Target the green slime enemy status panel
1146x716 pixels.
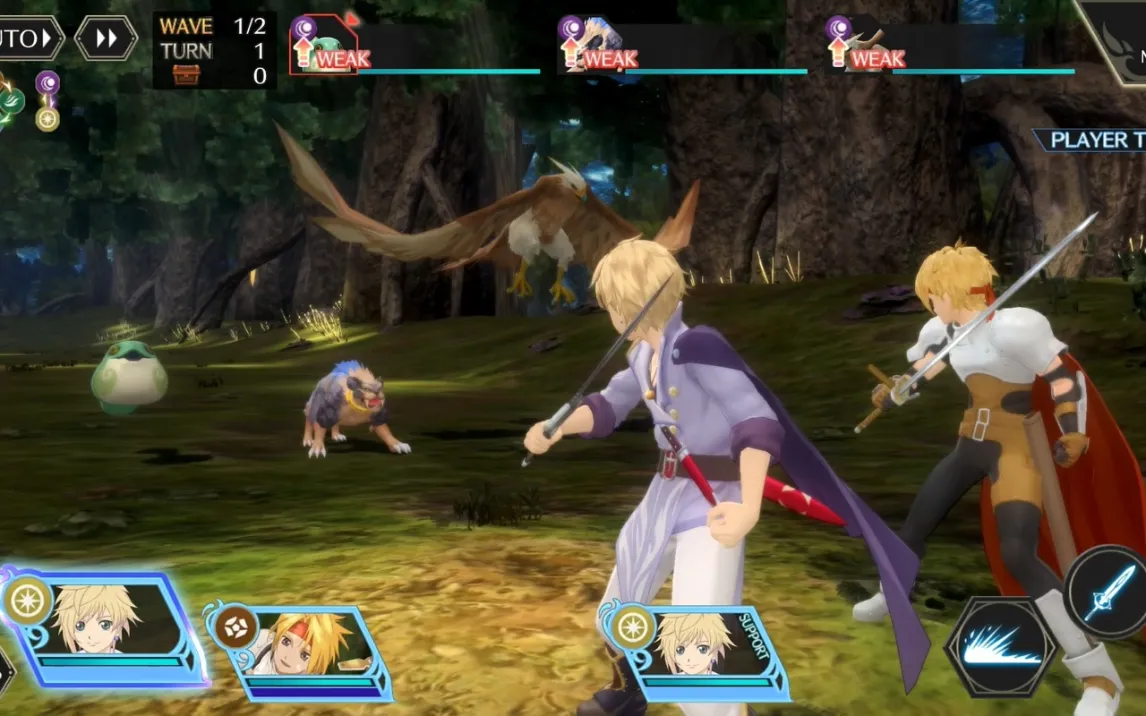click(415, 48)
